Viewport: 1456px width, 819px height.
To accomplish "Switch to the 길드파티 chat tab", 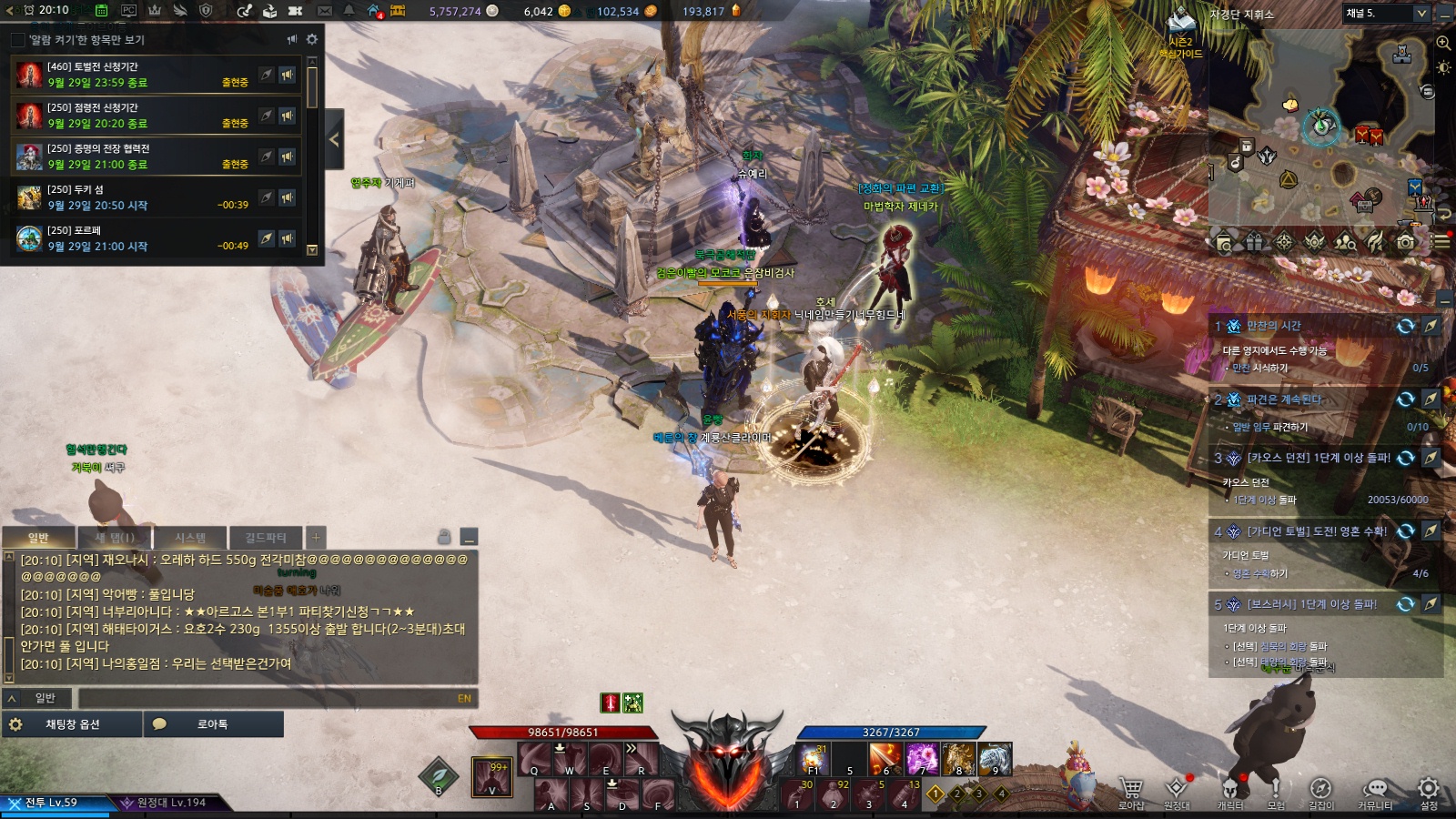I will 265,538.
